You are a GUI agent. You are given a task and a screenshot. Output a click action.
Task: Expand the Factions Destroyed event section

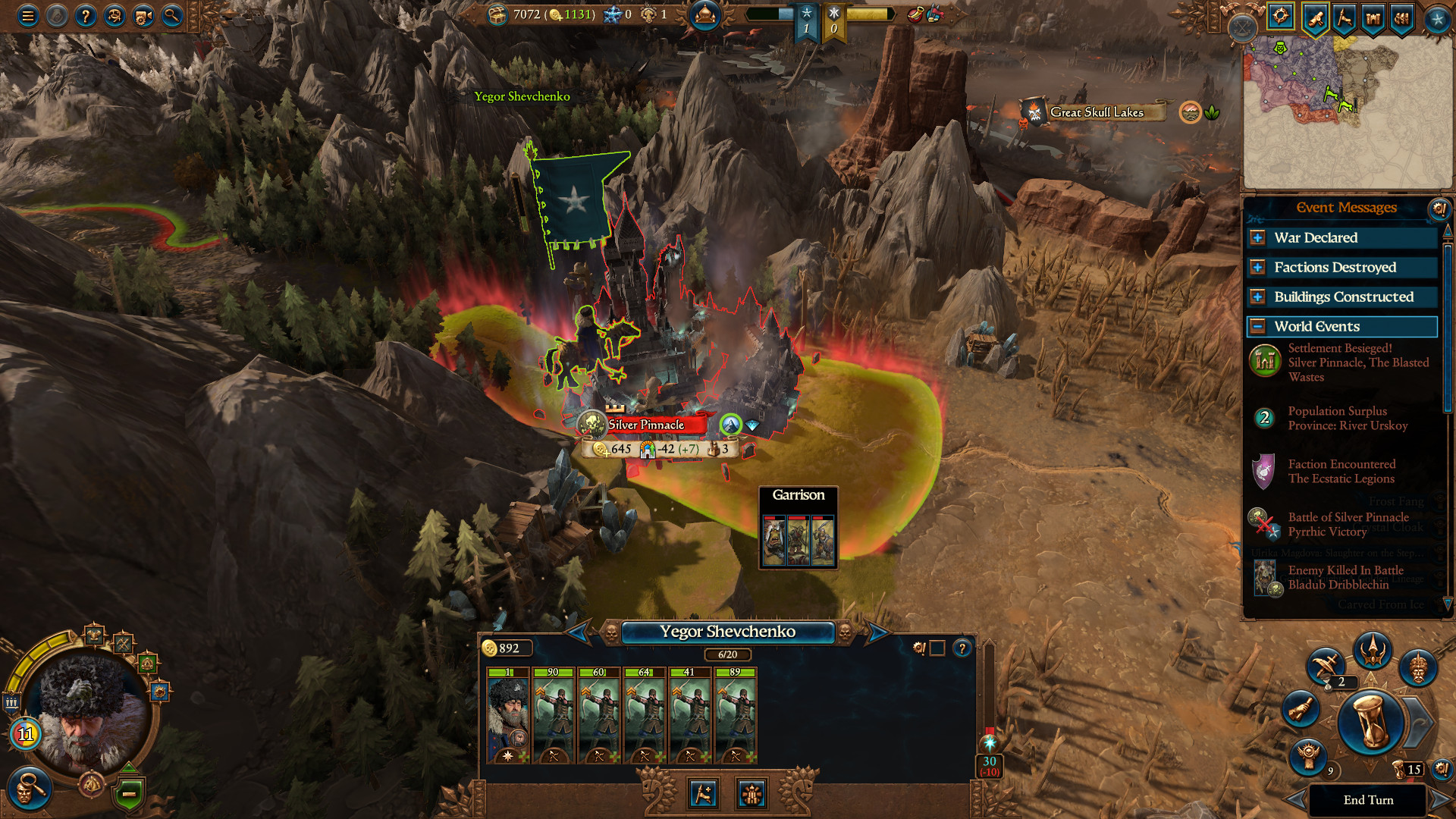(1258, 267)
